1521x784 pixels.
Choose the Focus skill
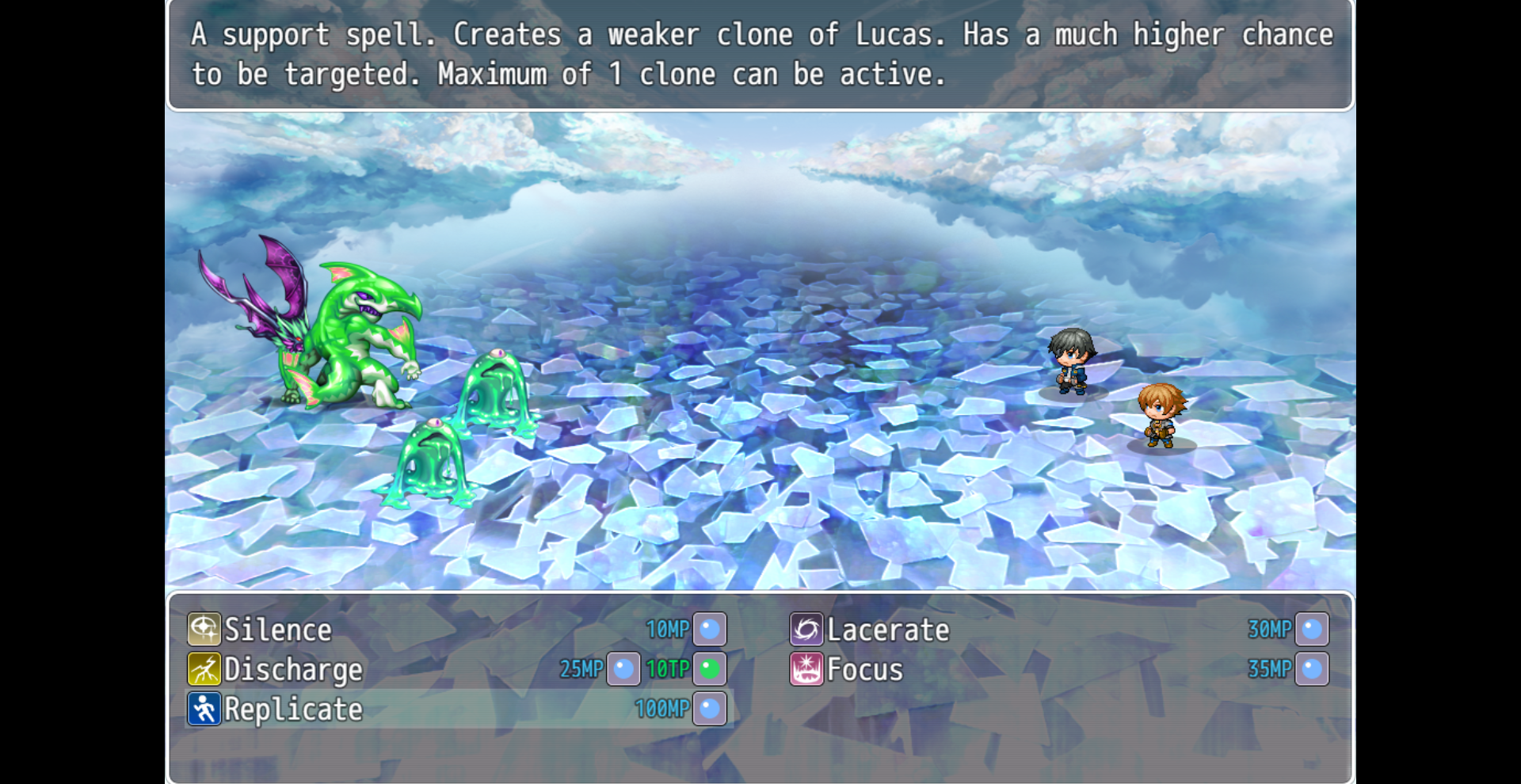tap(864, 670)
